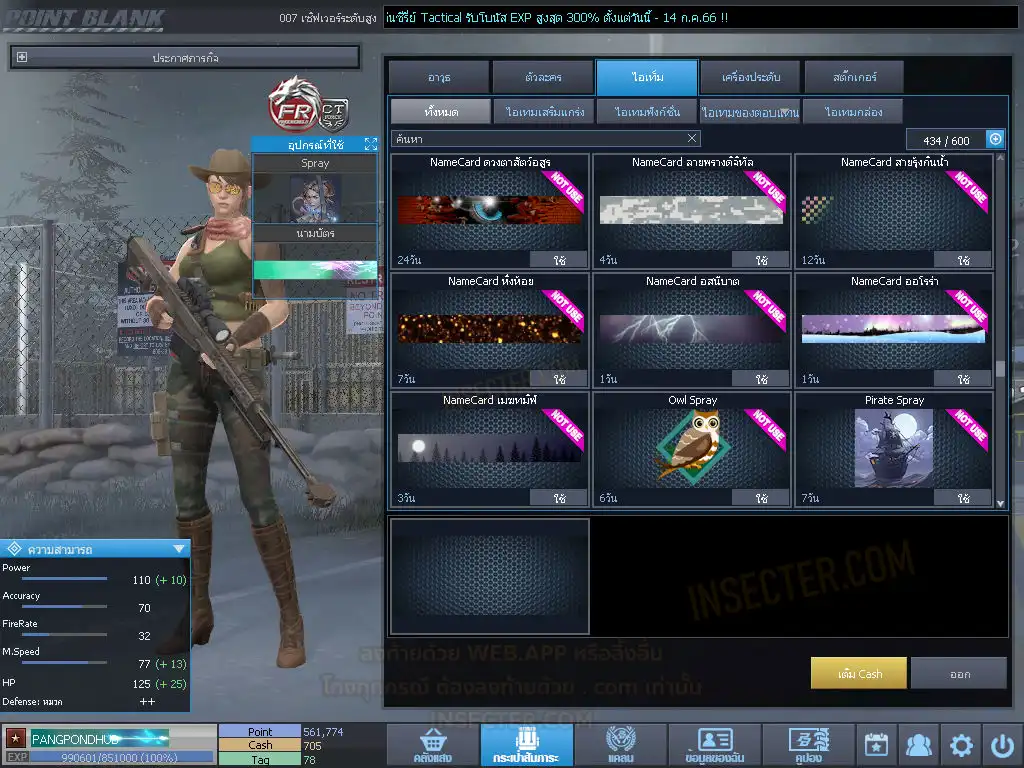Select the เครื่องประดับ accessories tab
This screenshot has width=1024, height=768.
[x=750, y=77]
